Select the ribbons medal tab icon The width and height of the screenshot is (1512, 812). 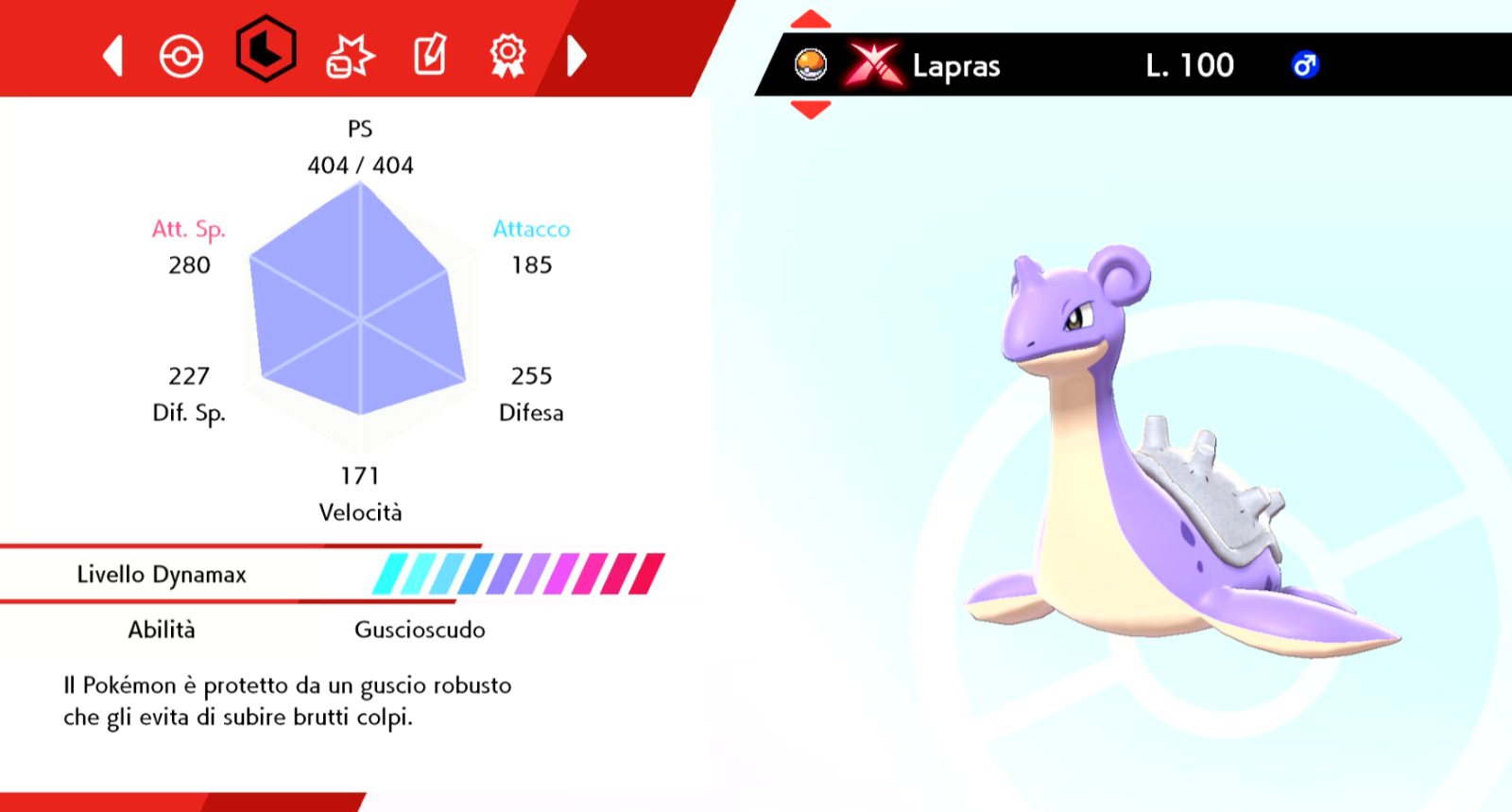[507, 56]
